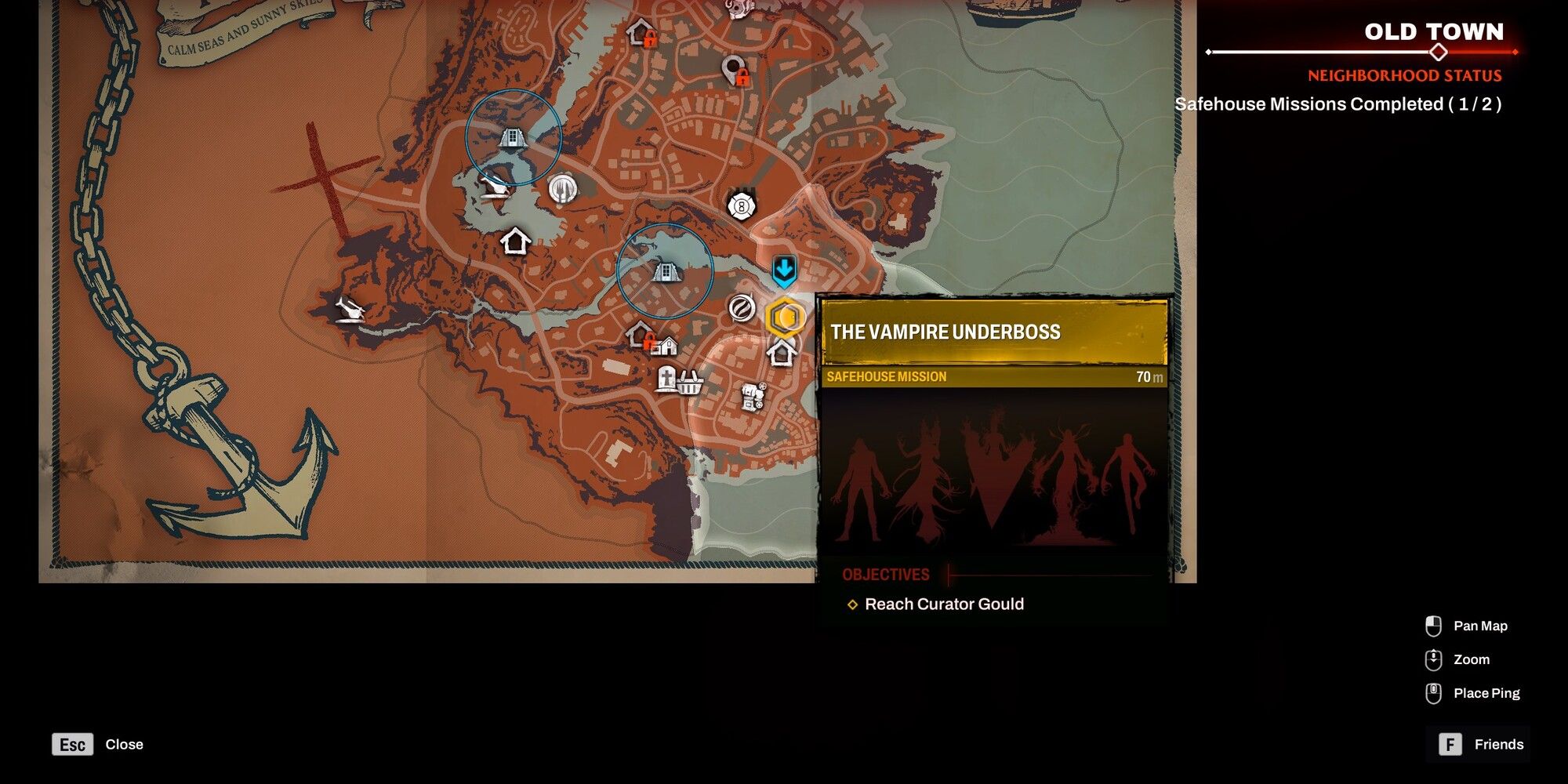
Task: Click the unlocked white safehouse icon
Action: click(x=515, y=240)
